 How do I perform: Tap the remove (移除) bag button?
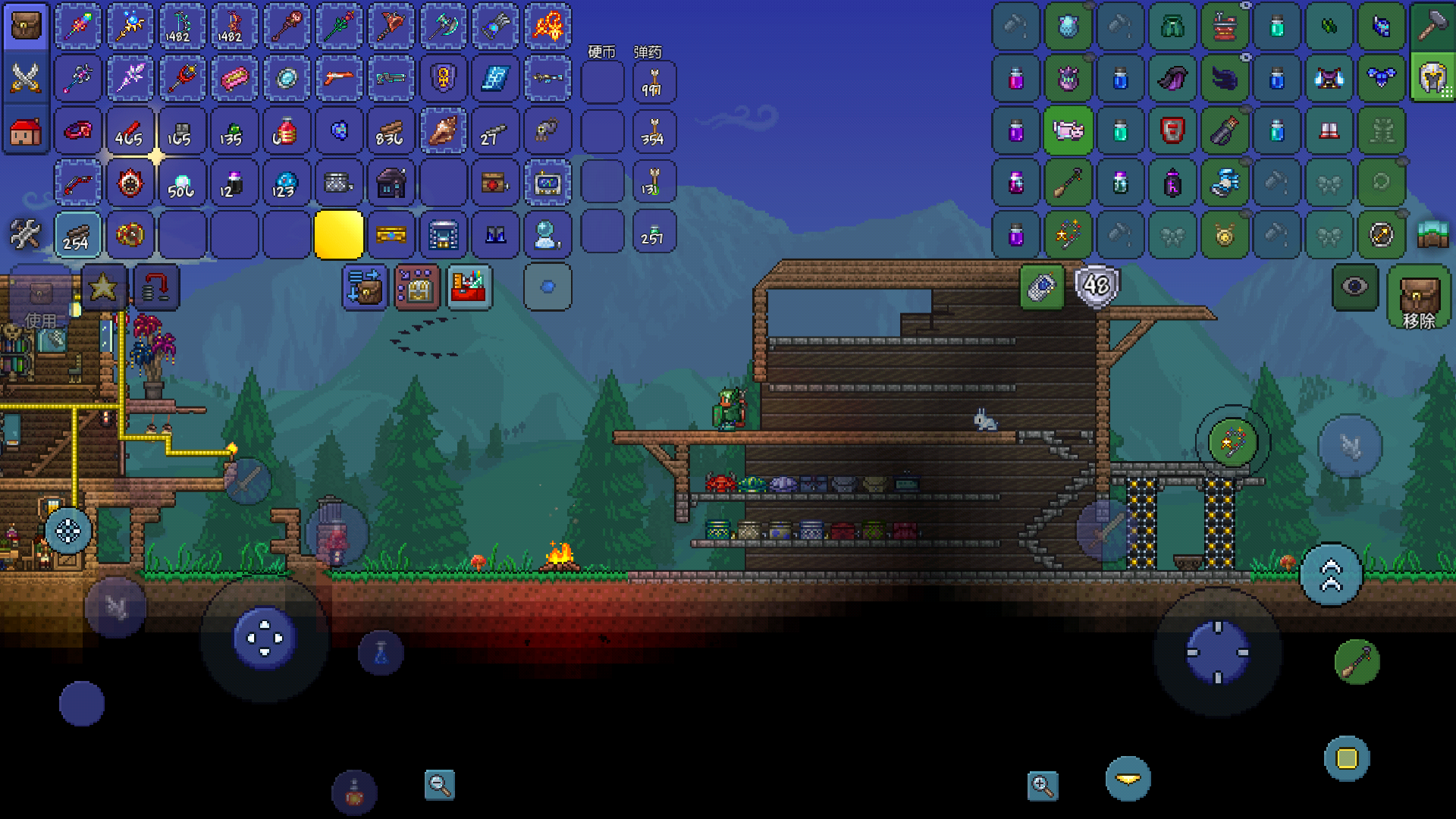[1419, 297]
